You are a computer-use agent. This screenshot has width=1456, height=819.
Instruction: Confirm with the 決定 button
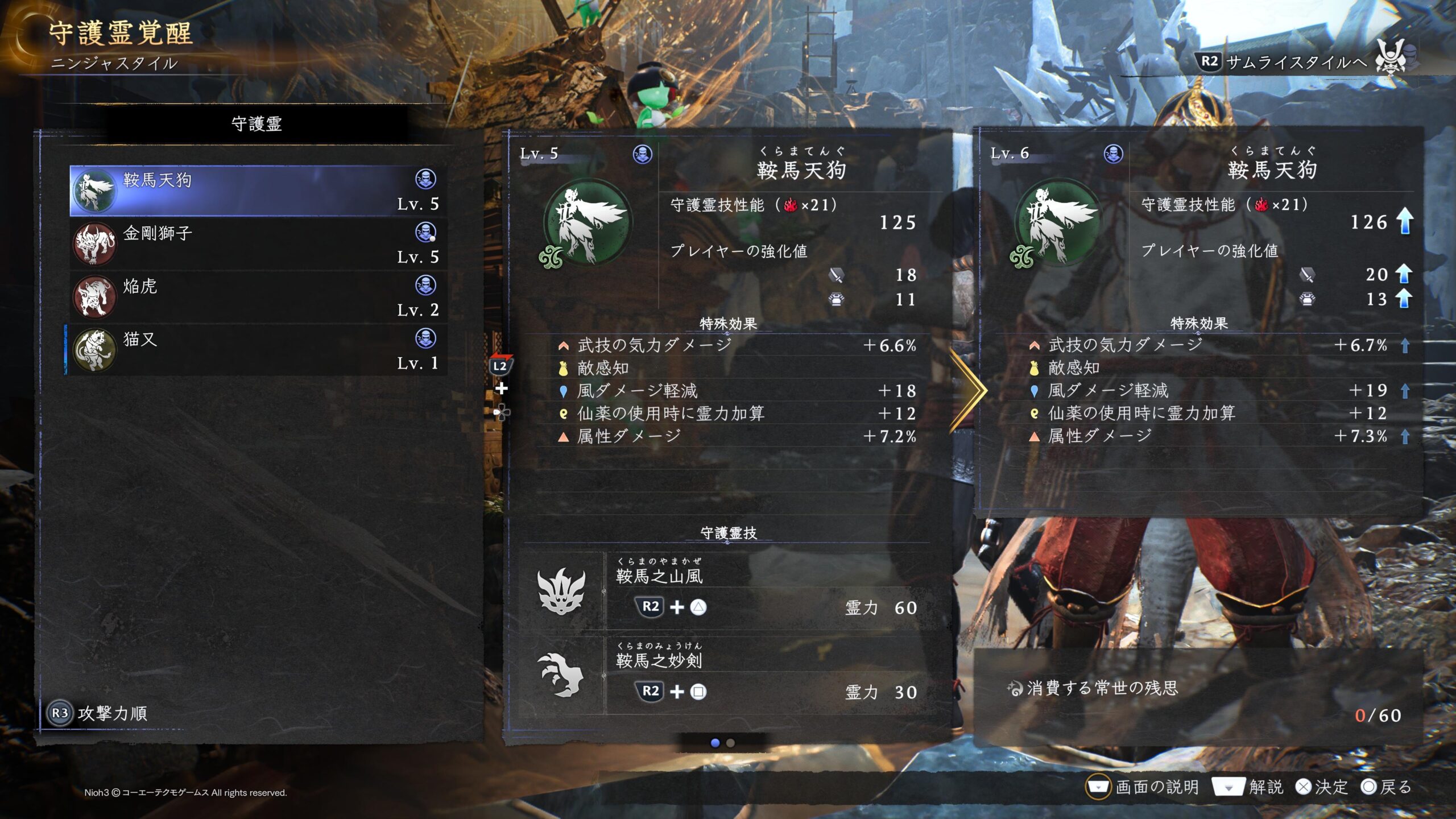[x=1322, y=787]
